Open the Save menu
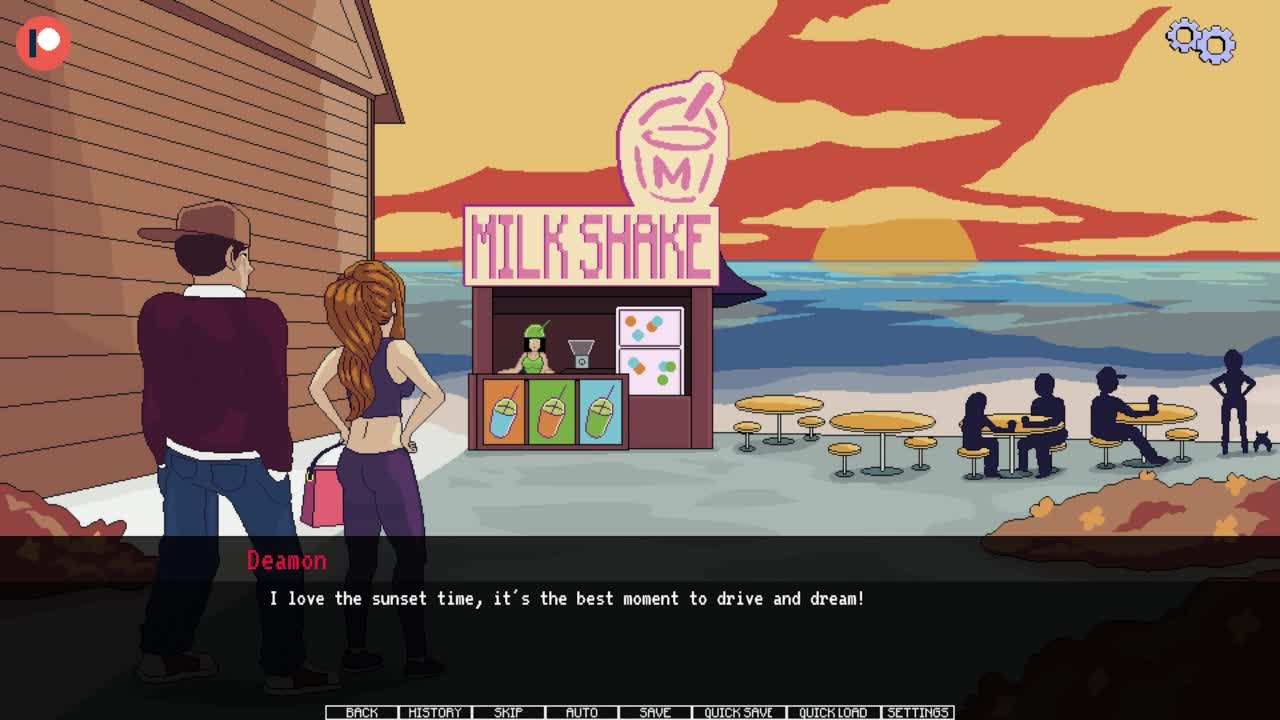This screenshot has width=1280, height=720. (x=655, y=712)
